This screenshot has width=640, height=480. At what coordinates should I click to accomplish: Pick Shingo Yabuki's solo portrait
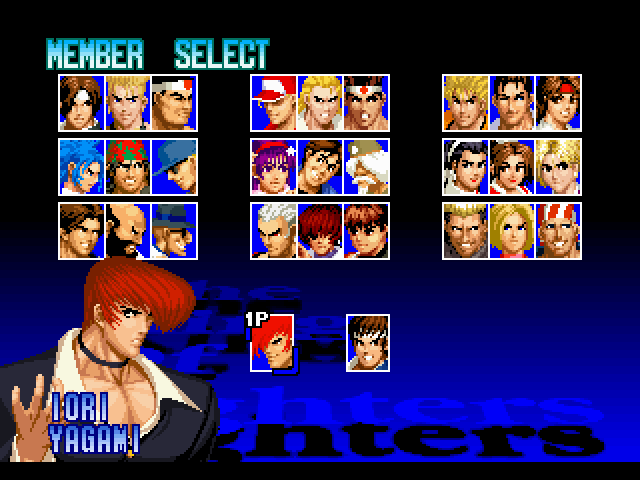(x=368, y=341)
